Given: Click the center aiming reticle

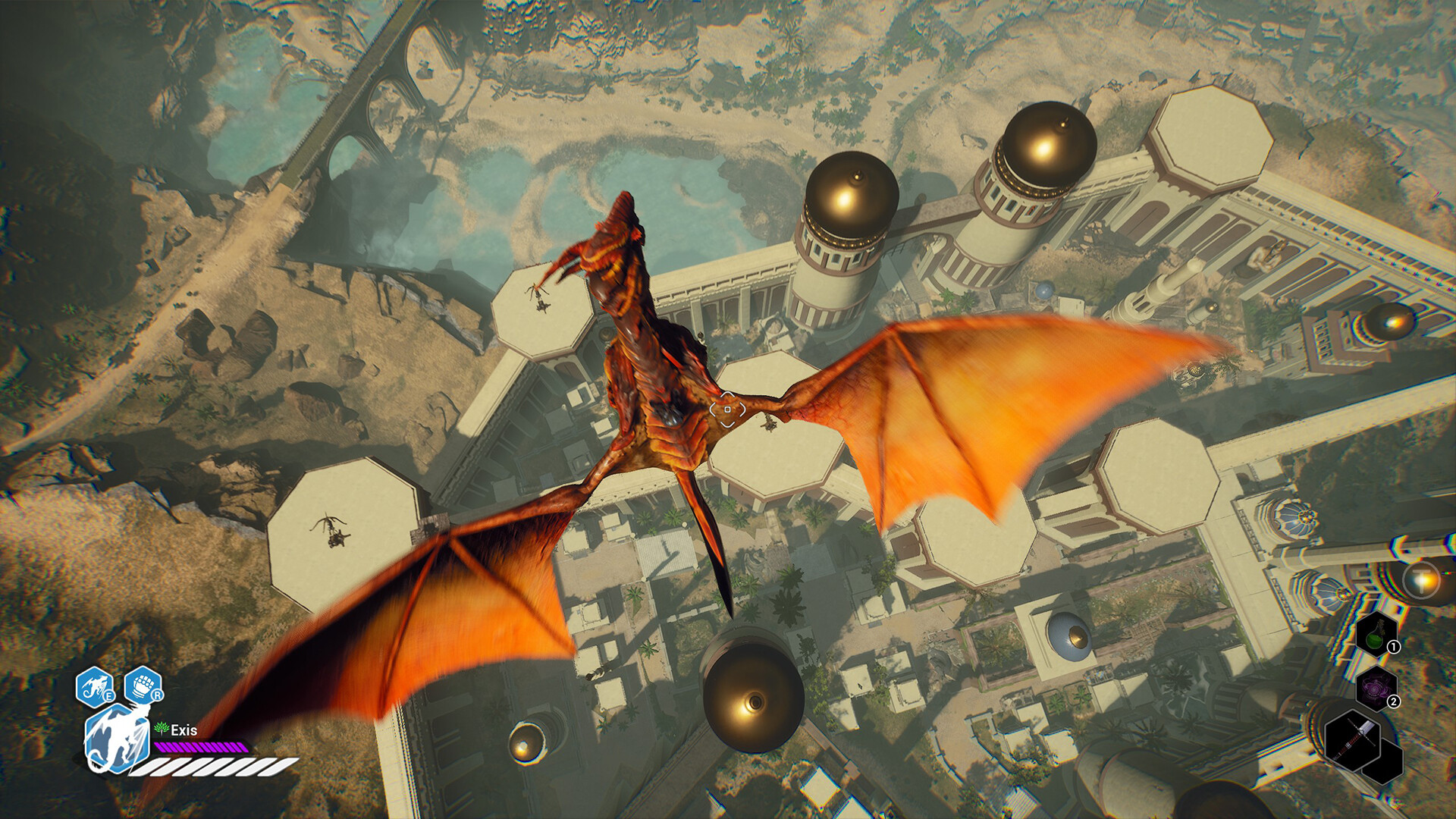Looking at the screenshot, I should click(x=729, y=410).
